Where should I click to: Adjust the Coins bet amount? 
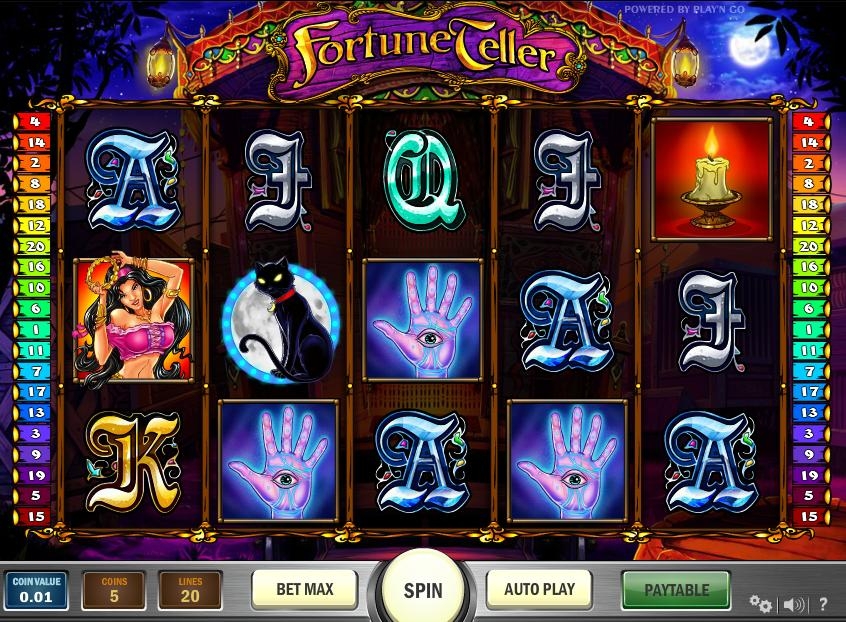point(113,590)
